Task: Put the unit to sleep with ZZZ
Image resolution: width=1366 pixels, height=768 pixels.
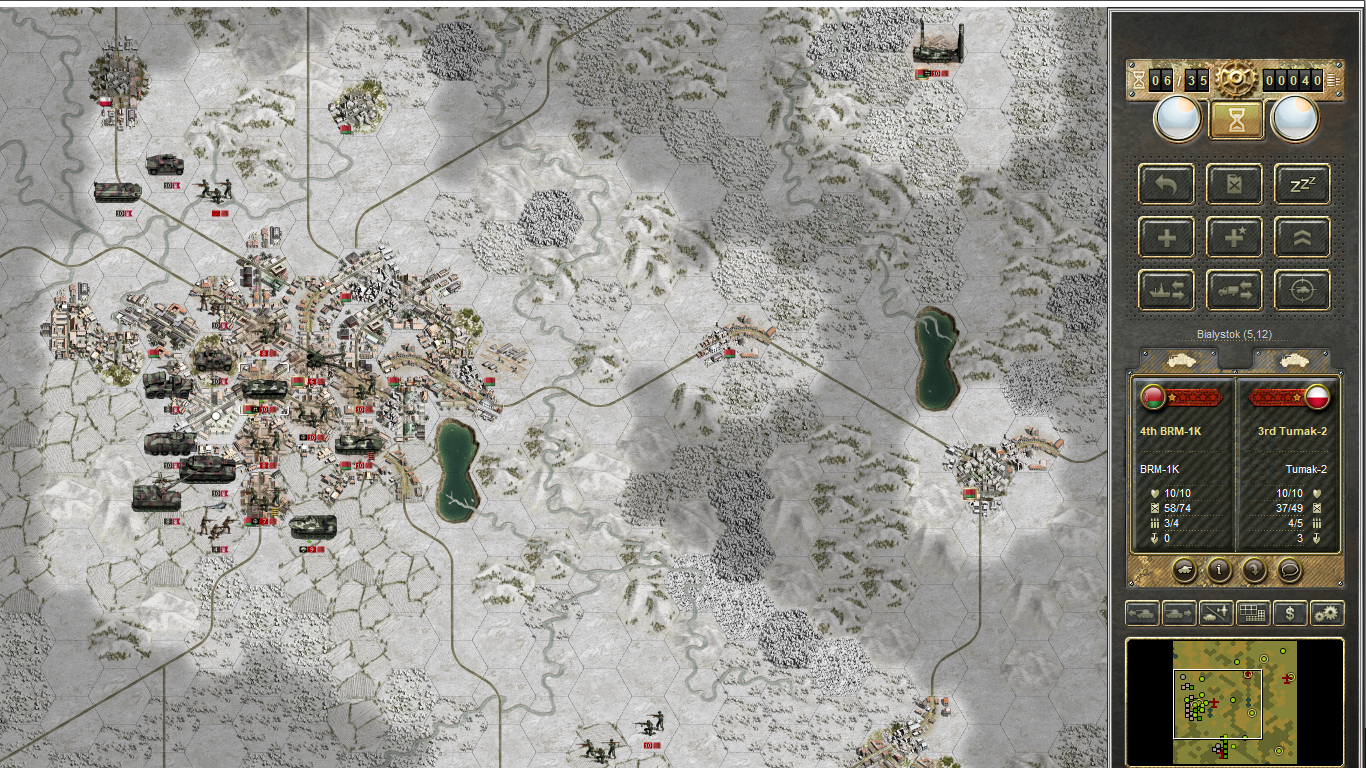Action: [1302, 185]
